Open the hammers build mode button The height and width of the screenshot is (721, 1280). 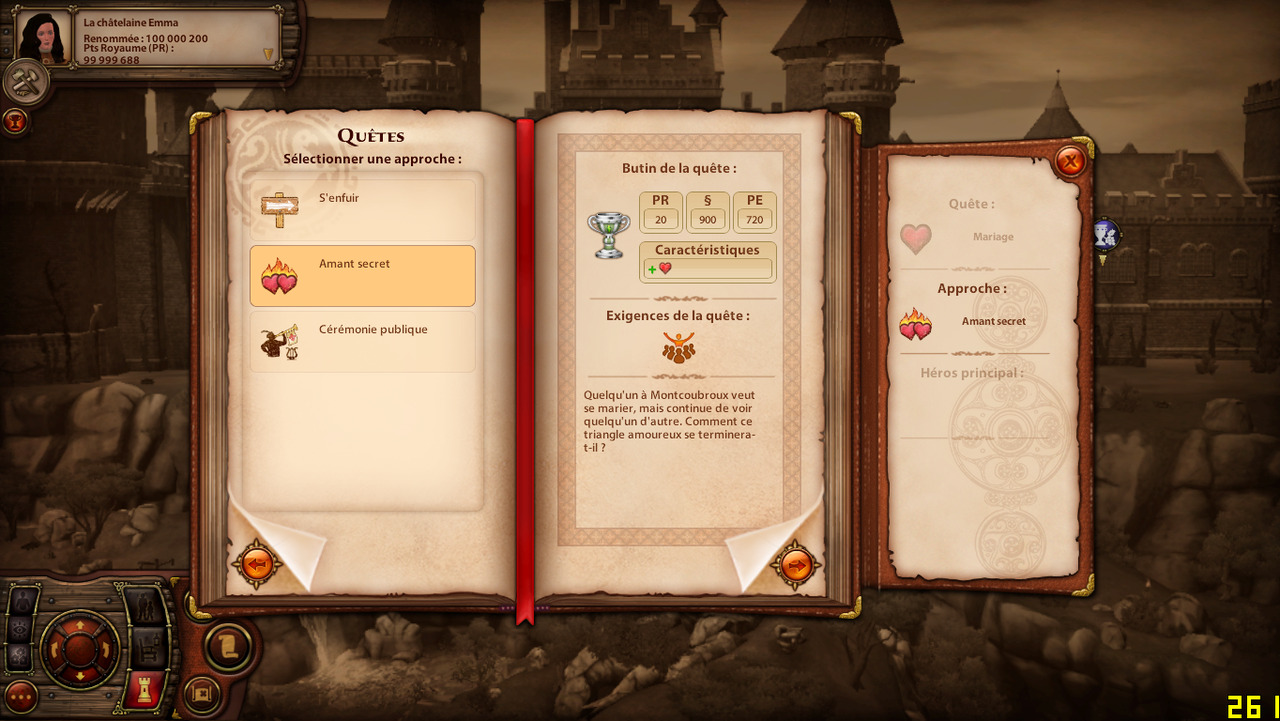click(25, 82)
